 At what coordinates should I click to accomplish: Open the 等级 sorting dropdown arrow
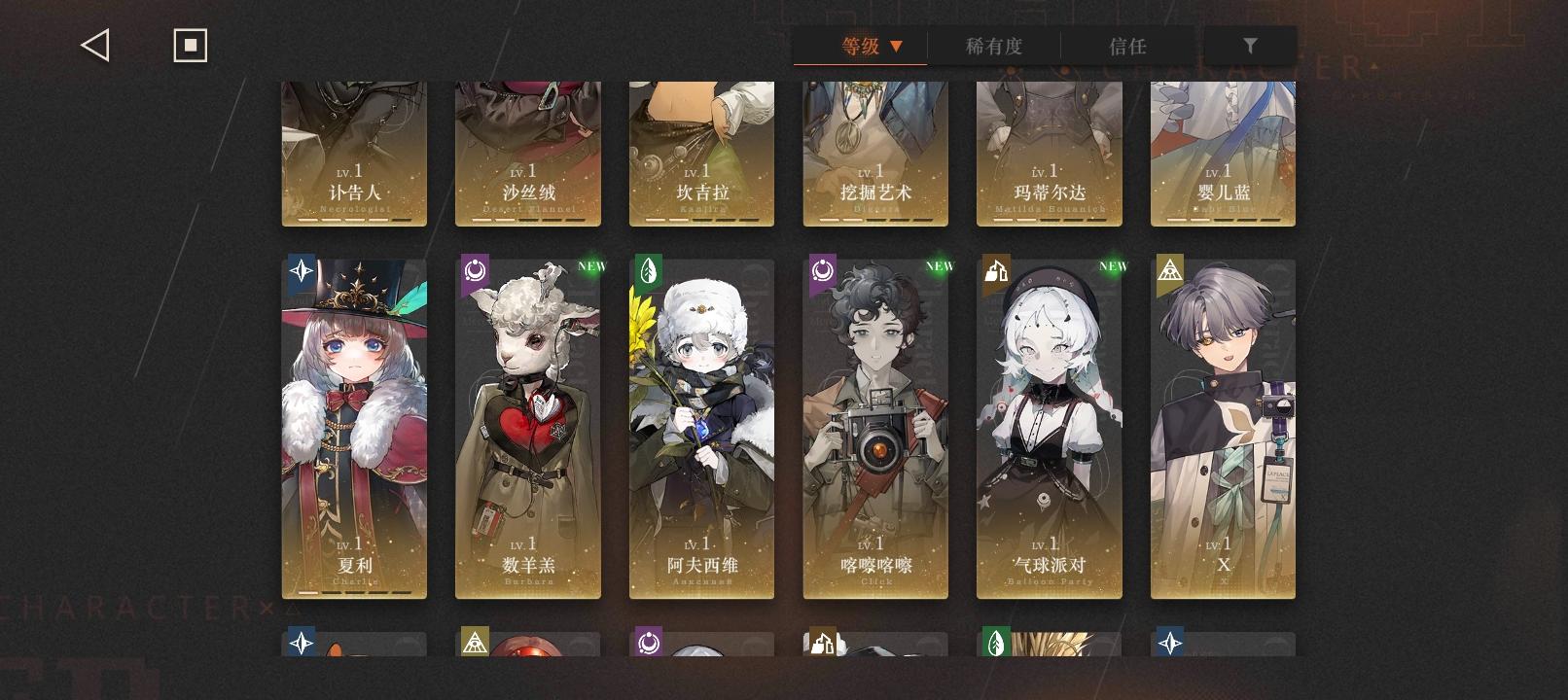897,46
